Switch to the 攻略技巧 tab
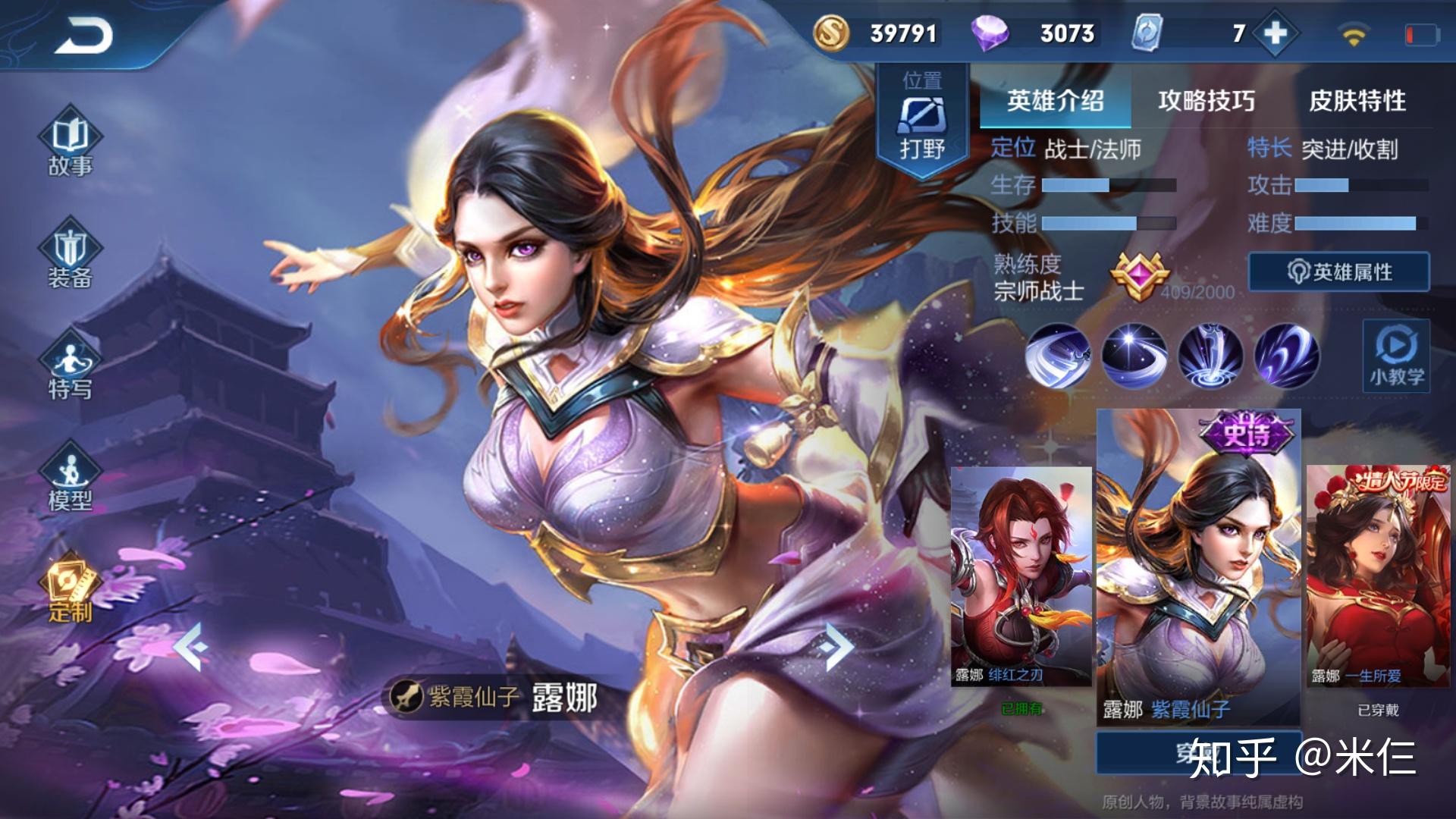The image size is (1456, 819). (1206, 101)
